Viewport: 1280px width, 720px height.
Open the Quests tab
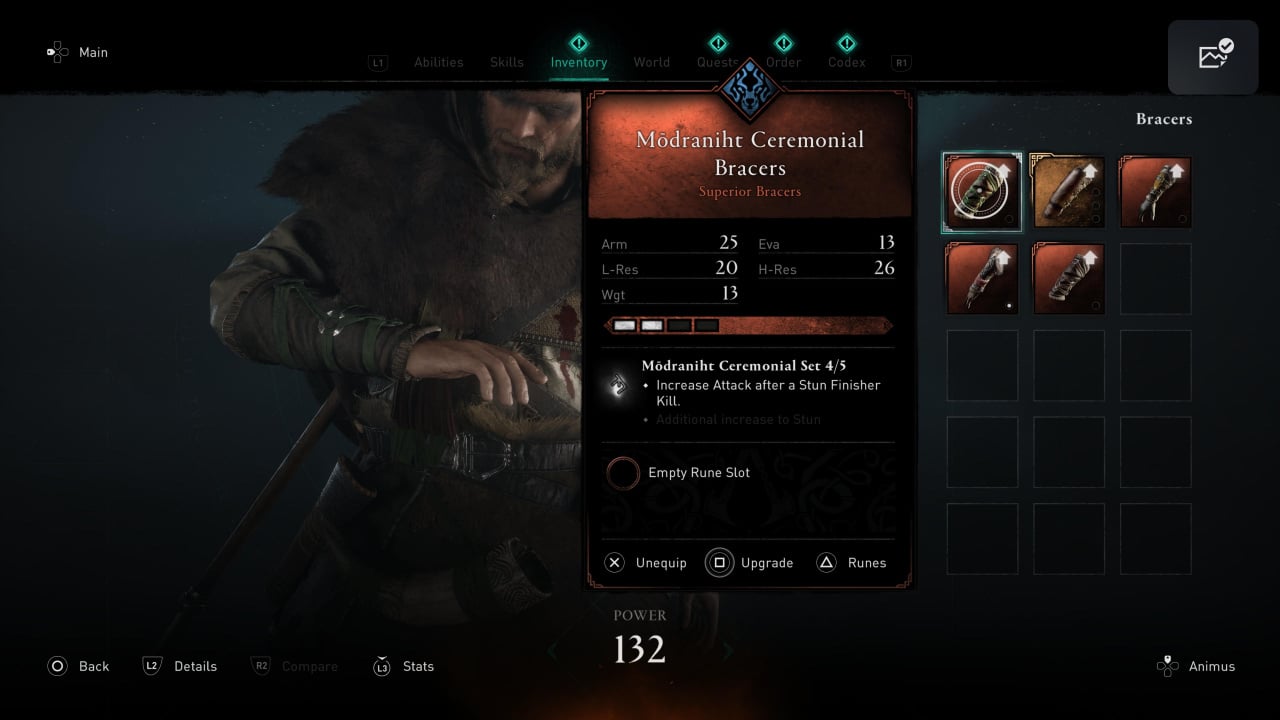717,62
